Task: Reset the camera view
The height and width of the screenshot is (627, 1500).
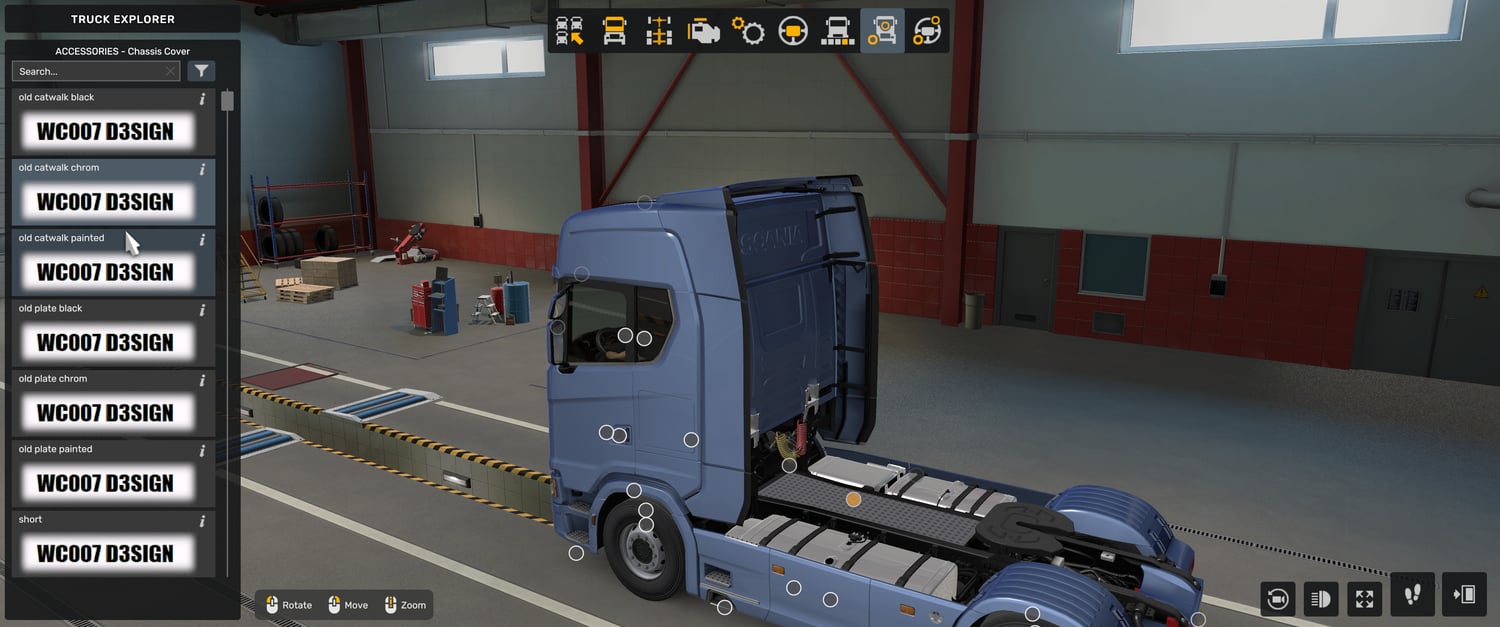Action: coord(1277,599)
